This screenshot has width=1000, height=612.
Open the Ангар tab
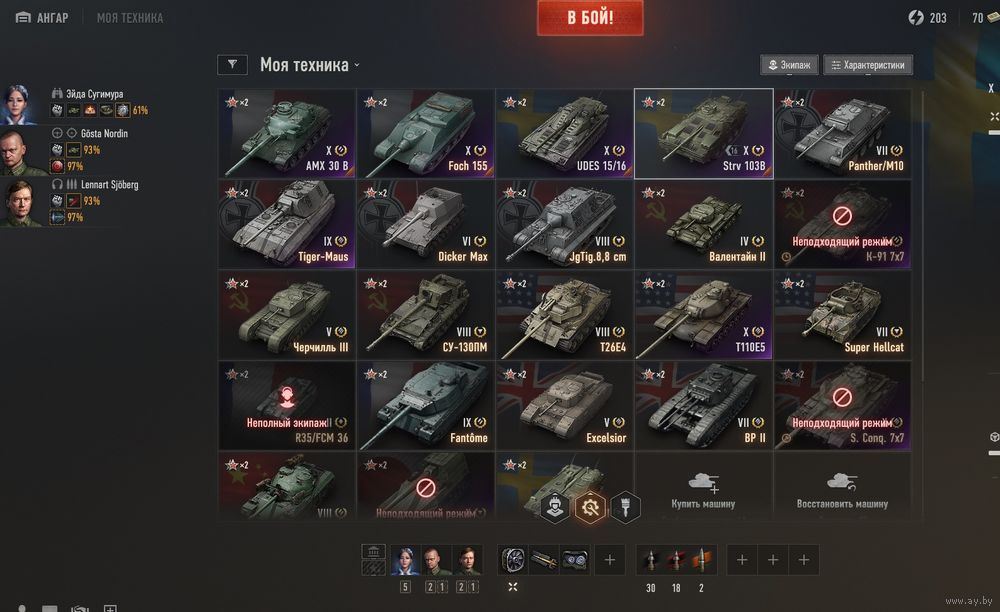[x=43, y=18]
